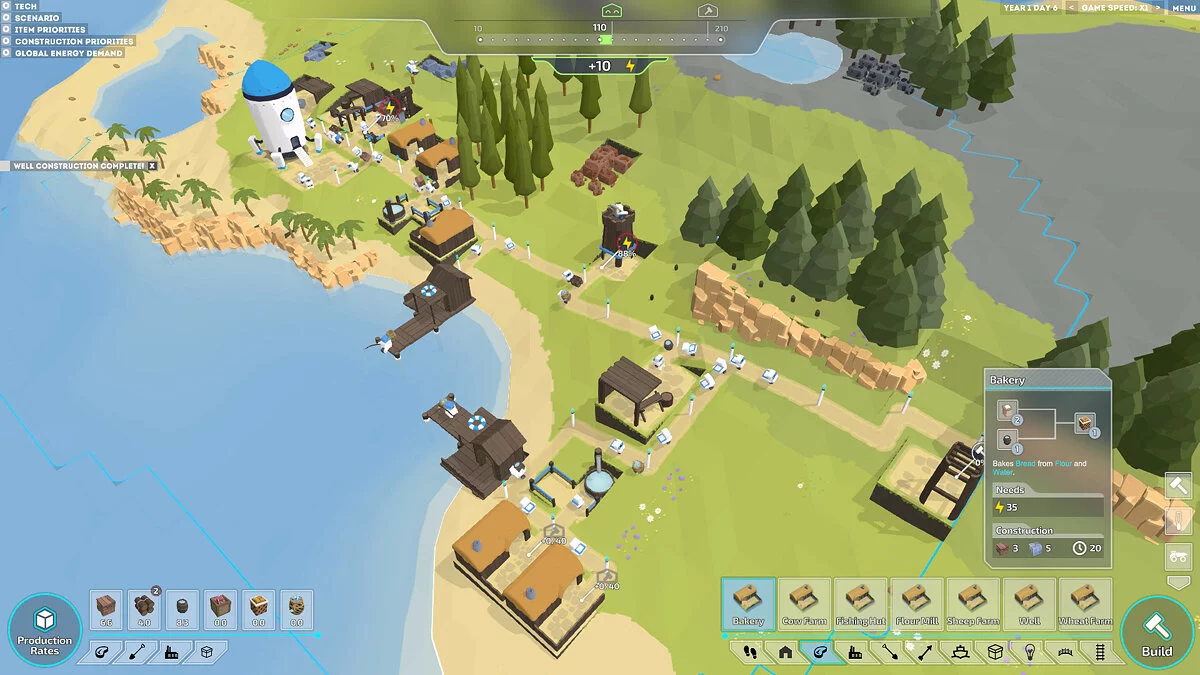
Task: Choose the Fishing Hut building
Action: (x=860, y=604)
